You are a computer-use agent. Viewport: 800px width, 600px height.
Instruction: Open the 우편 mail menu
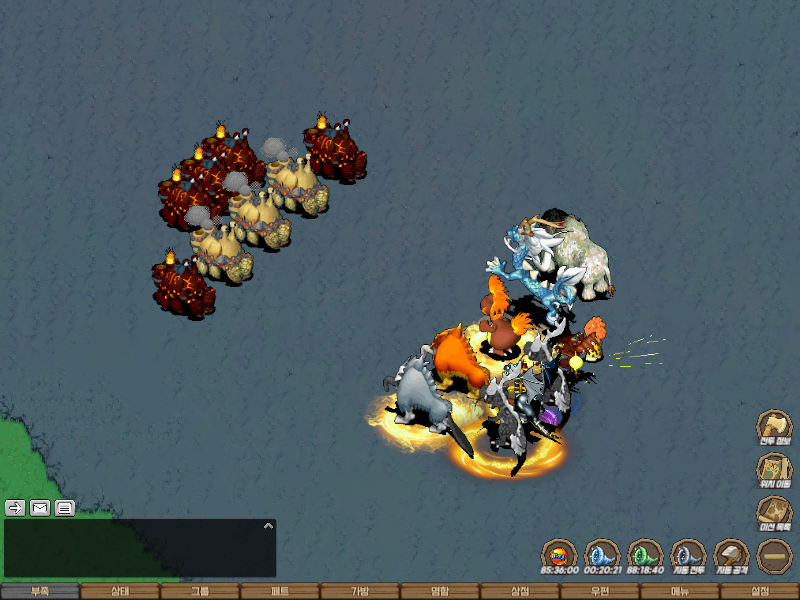click(x=600, y=591)
